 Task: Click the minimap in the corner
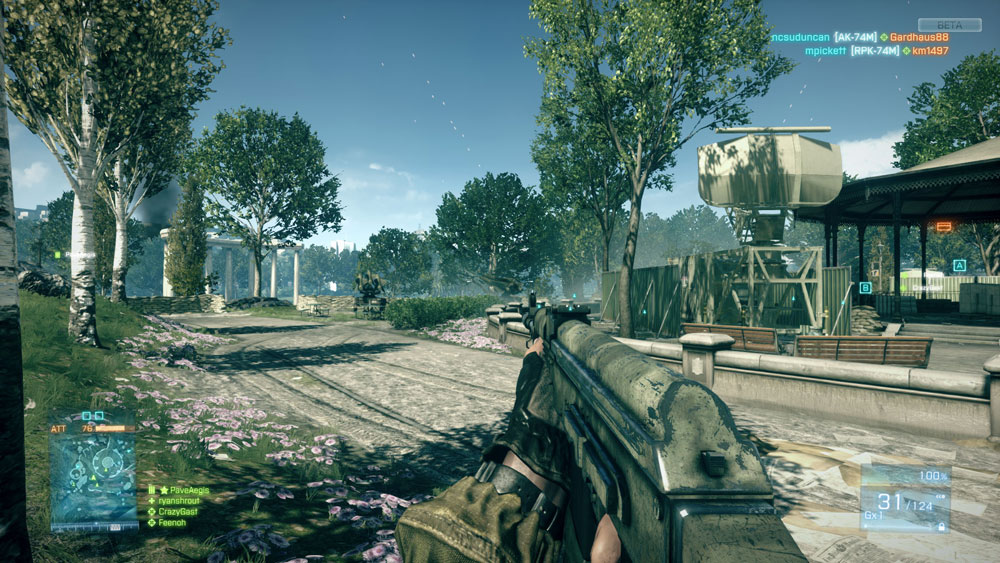tap(93, 474)
